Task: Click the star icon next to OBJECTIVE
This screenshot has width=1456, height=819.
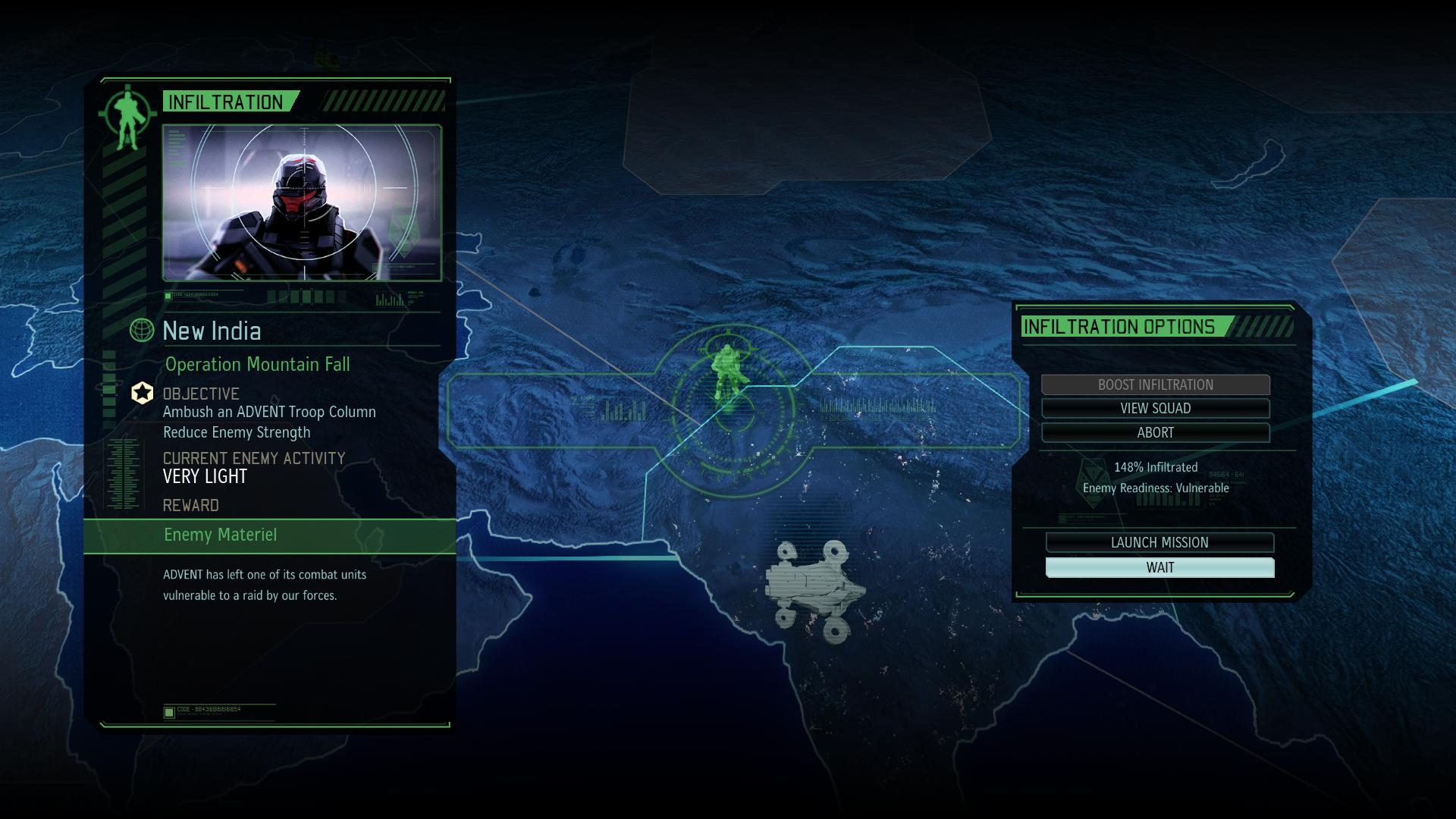Action: pyautogui.click(x=141, y=393)
